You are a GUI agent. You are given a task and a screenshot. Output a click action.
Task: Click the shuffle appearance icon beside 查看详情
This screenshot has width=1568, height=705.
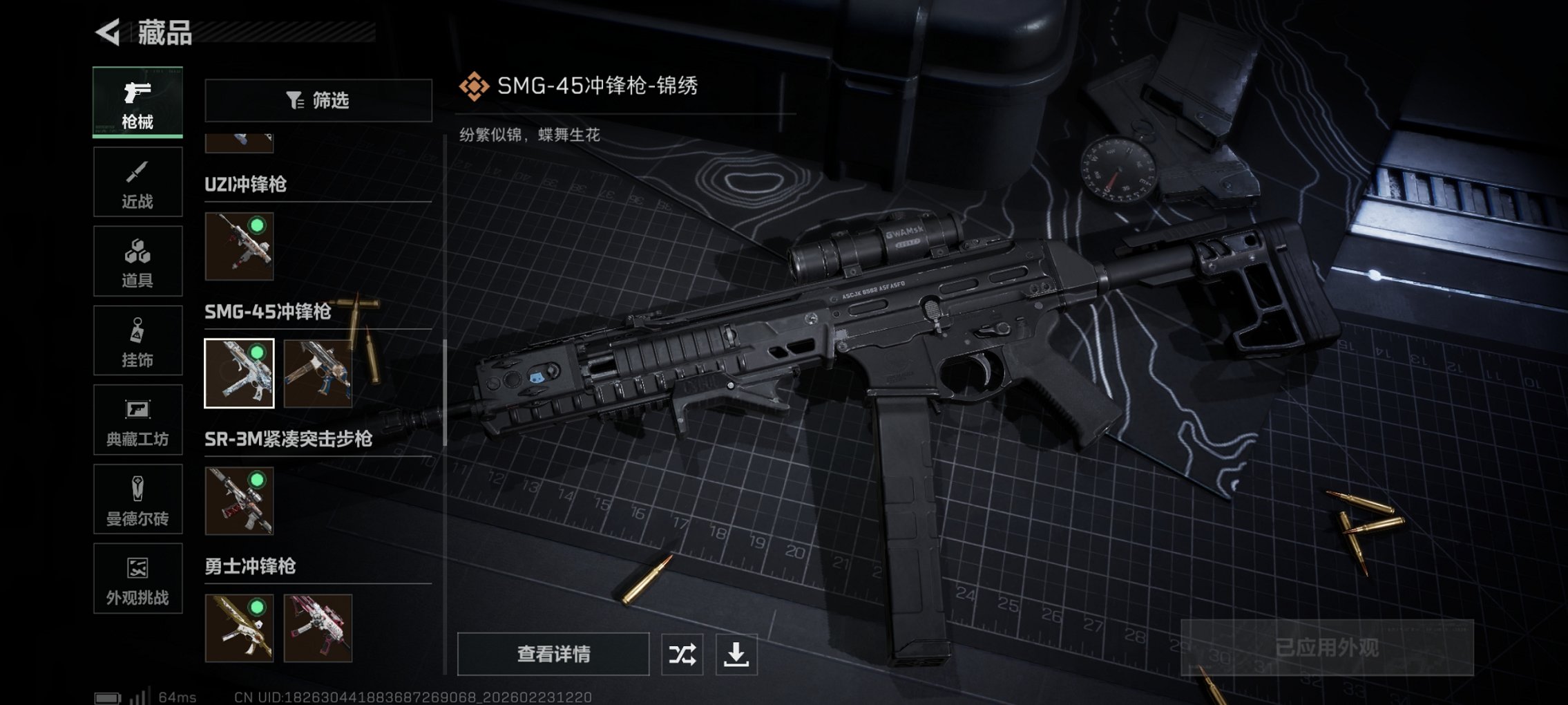(680, 652)
